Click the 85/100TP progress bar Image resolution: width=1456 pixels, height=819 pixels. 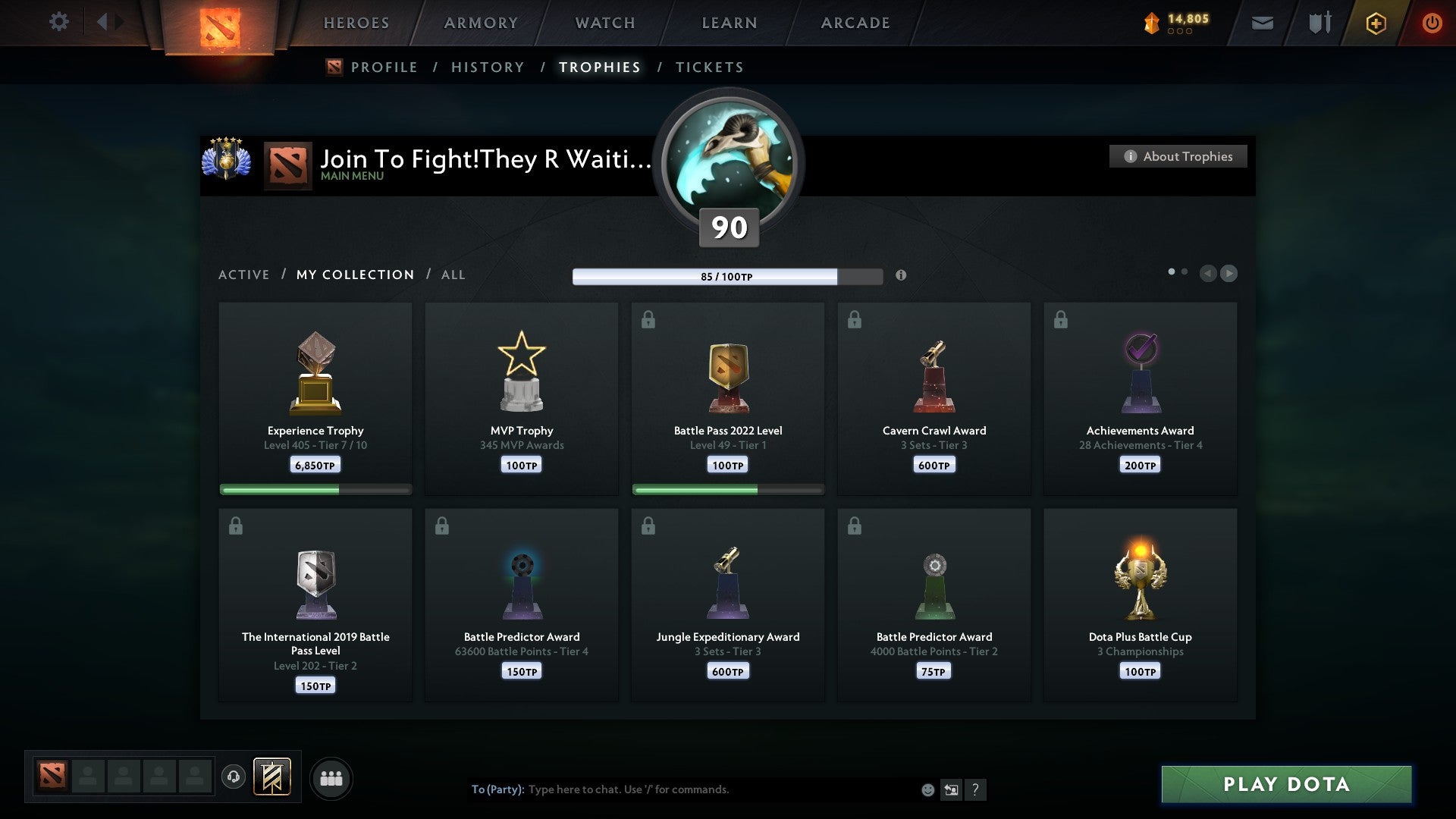[x=728, y=277]
